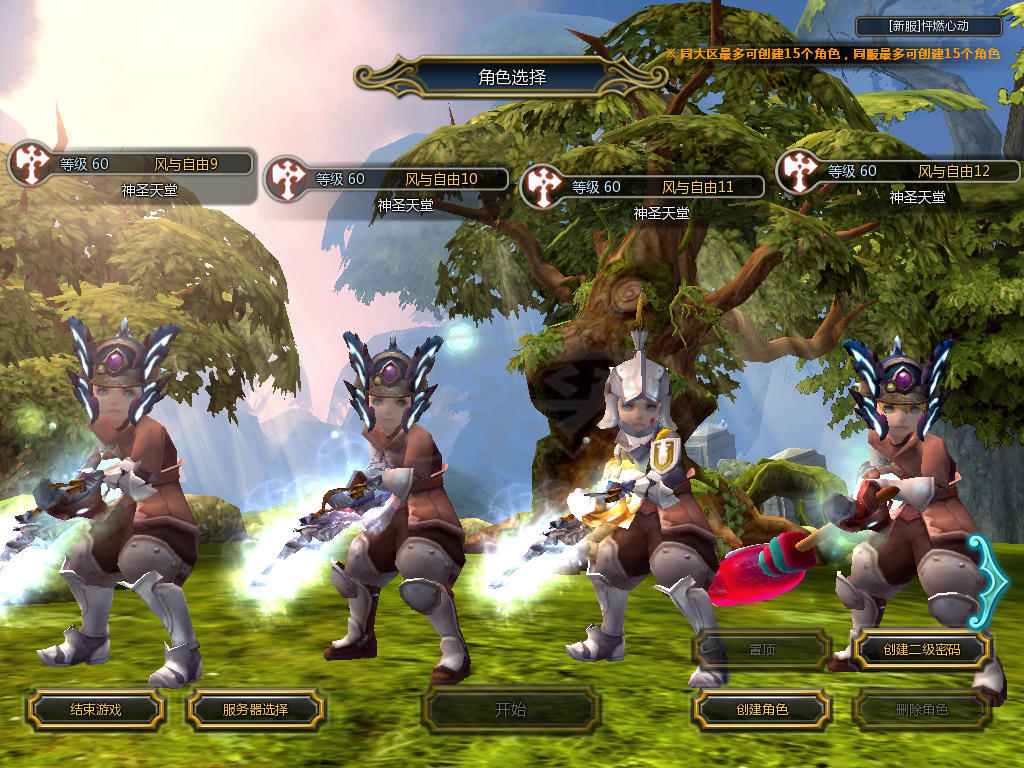1024x768 pixels.
Task: Click the 删除角色 delete character button
Action: (x=921, y=710)
